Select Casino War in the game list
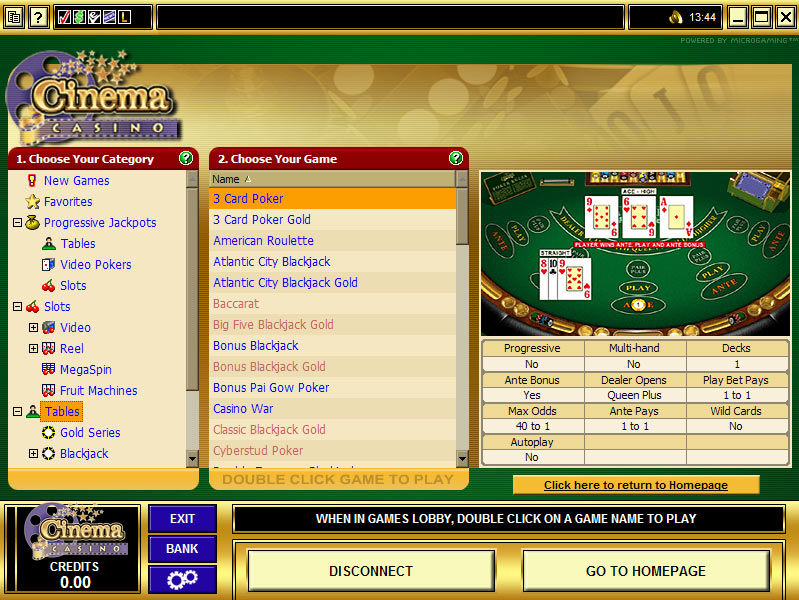This screenshot has height=600, width=799. click(x=243, y=409)
